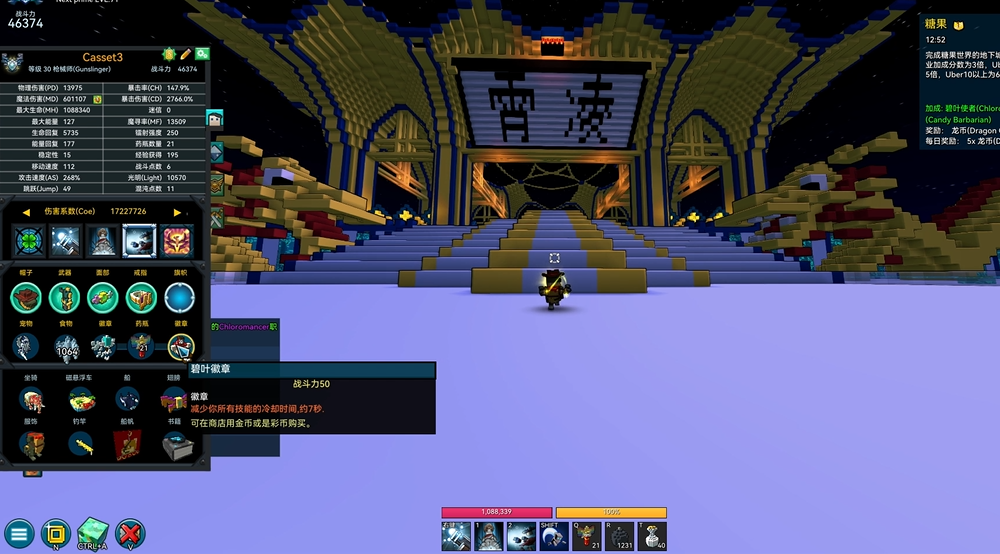Open the main menu hamburger button

pyautogui.click(x=19, y=532)
